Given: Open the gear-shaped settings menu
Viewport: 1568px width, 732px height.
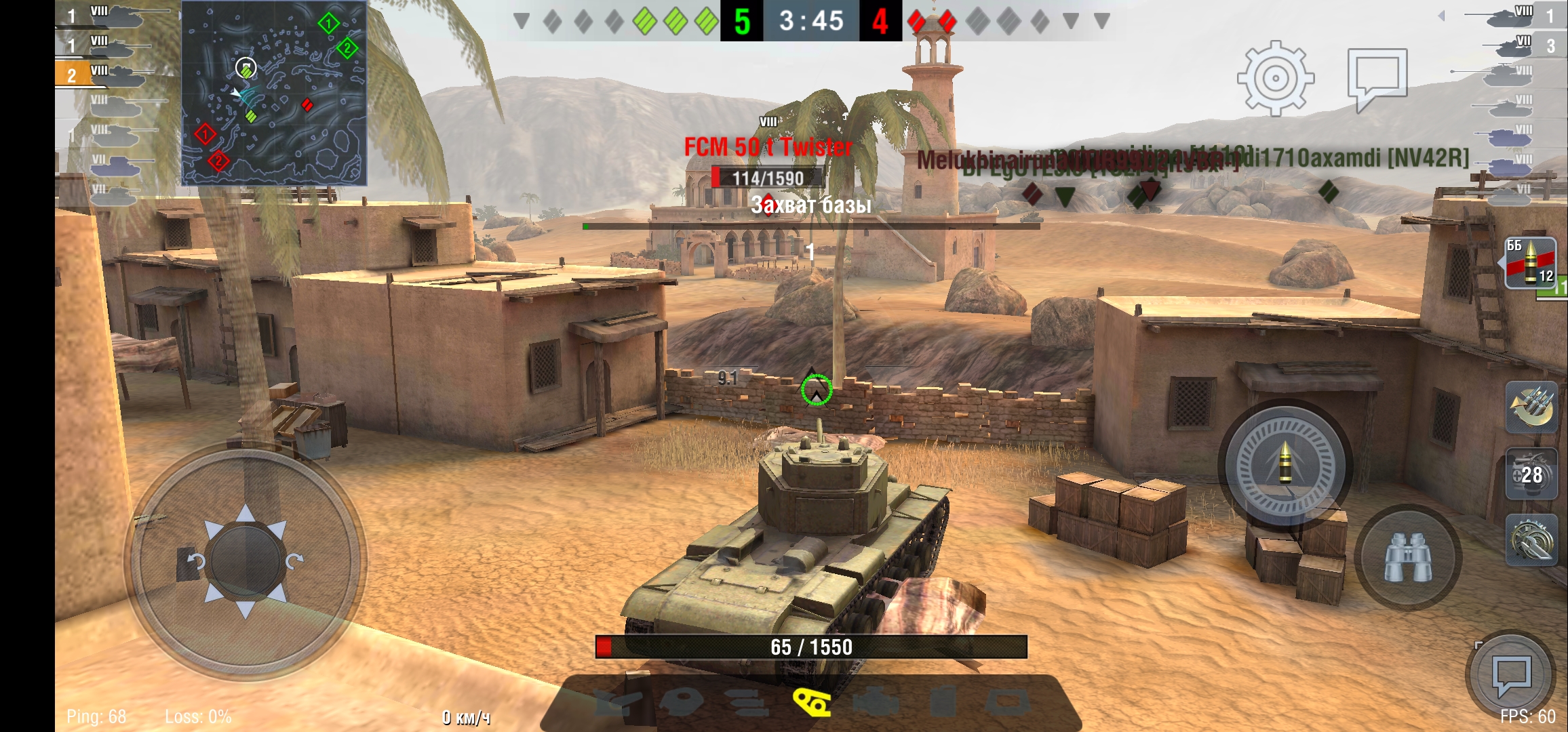Looking at the screenshot, I should coord(1275,78).
